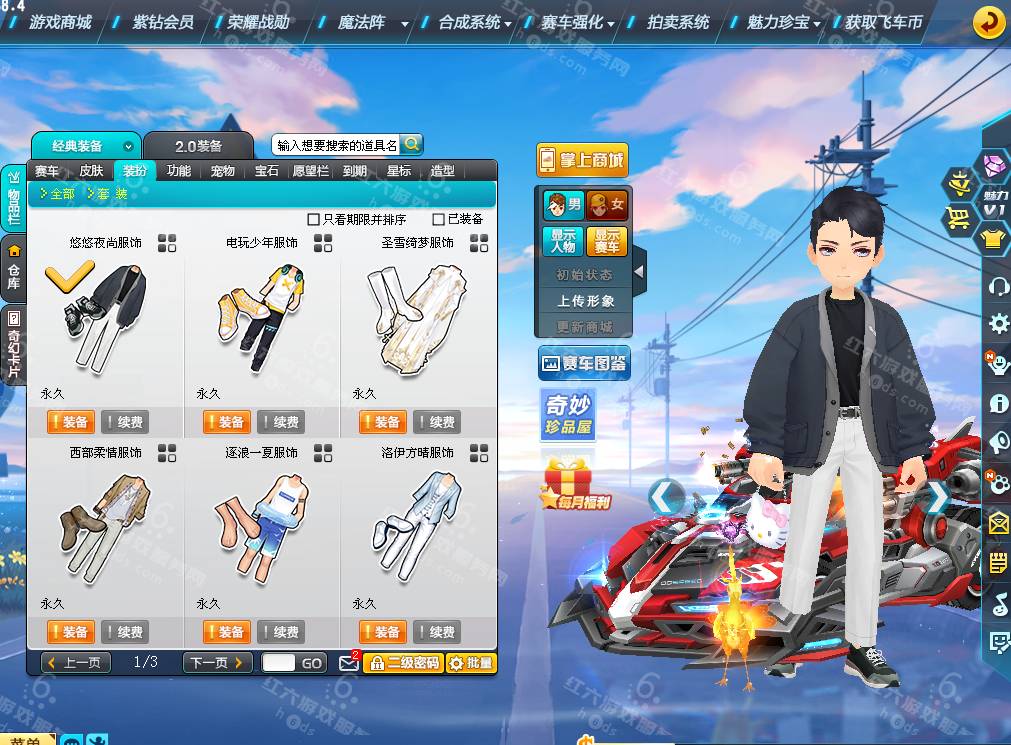Screen dimensions: 1011x745
Task: Open the 游戏商城 game mall menu
Action: click(x=60, y=21)
